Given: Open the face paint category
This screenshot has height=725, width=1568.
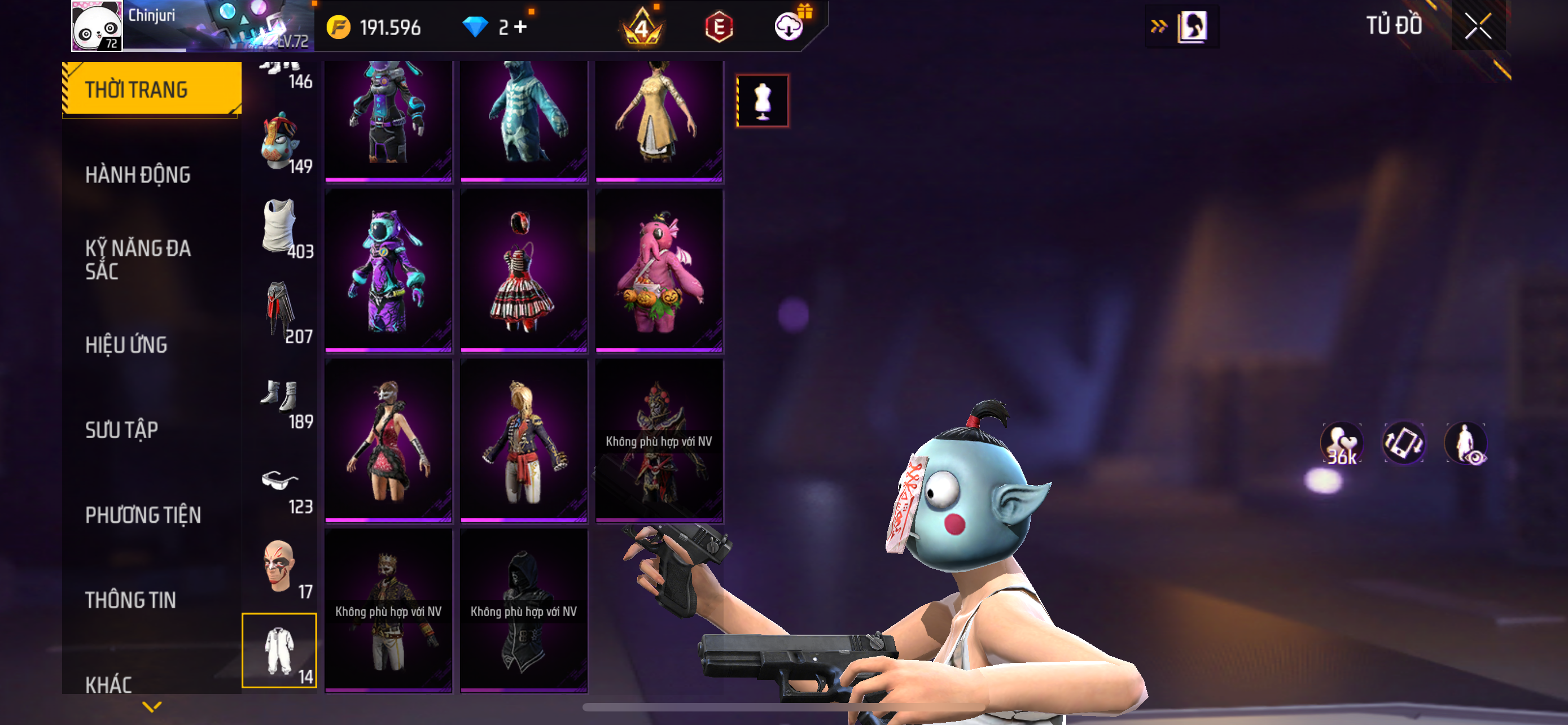Looking at the screenshot, I should (x=280, y=567).
